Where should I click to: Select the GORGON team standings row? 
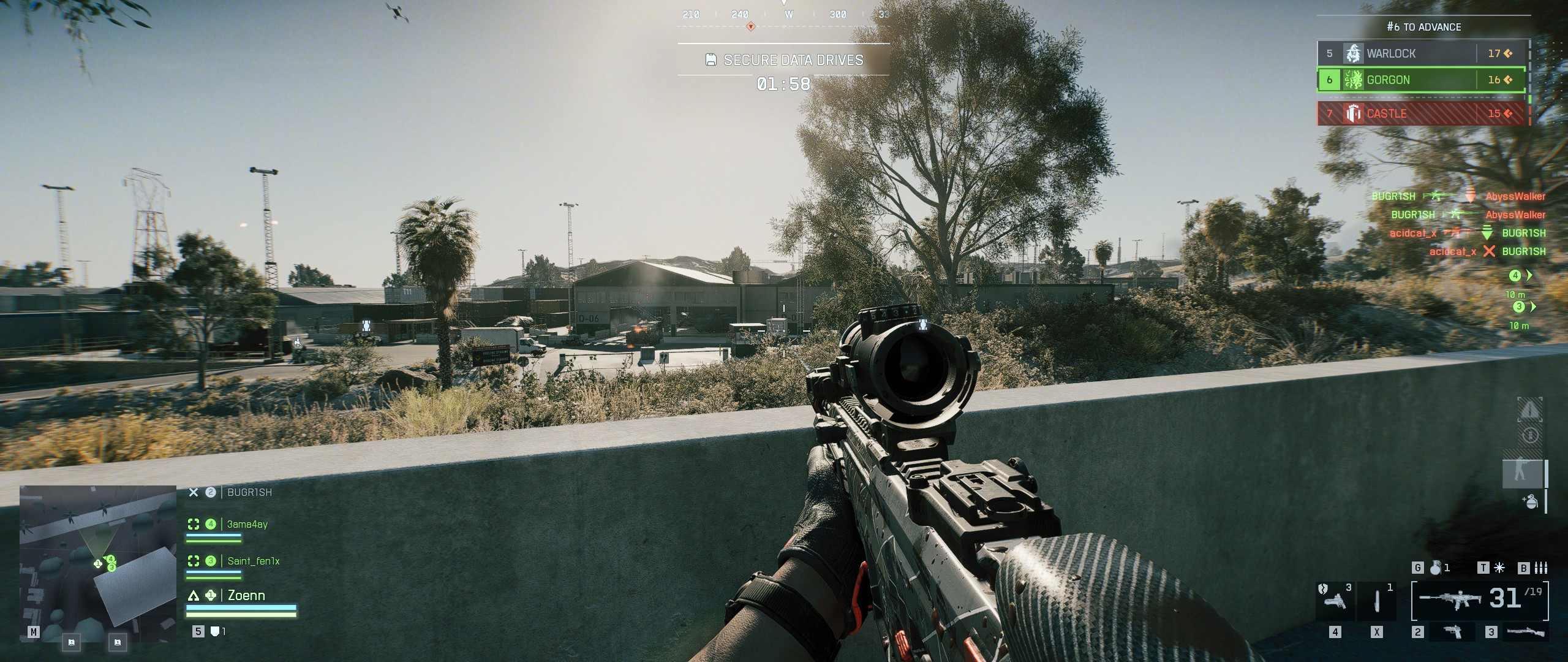[x=1420, y=80]
